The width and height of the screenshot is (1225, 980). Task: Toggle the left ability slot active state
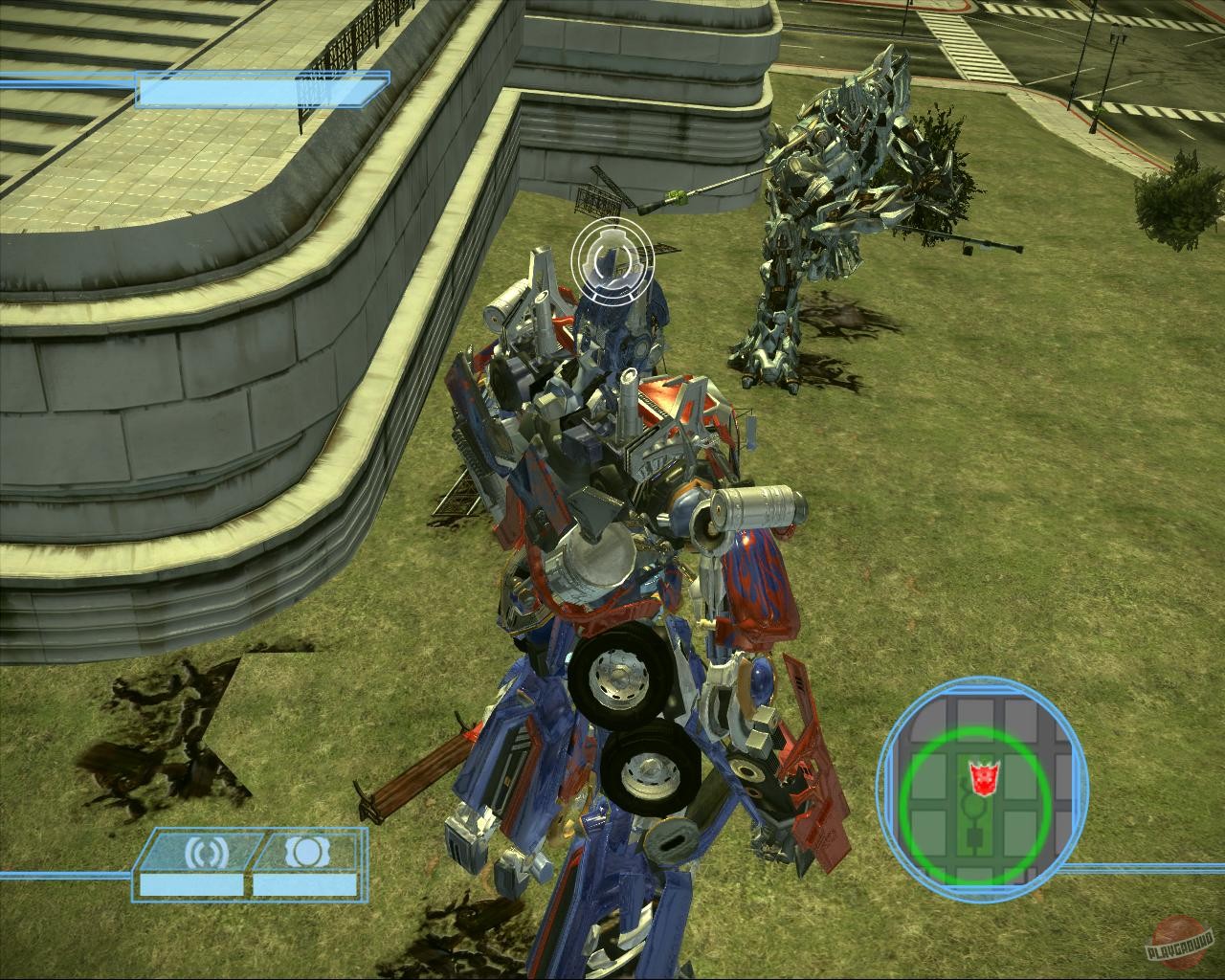[205, 850]
